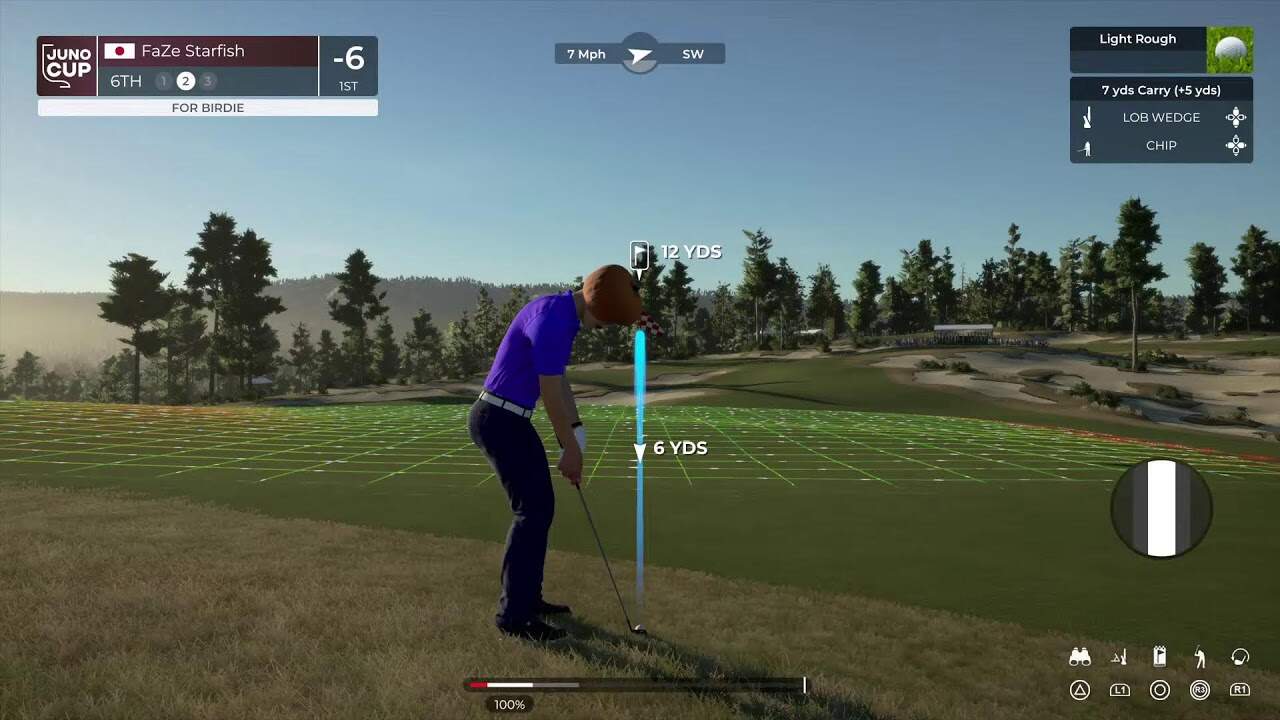Select the practice swing golfer icon
Viewport: 1280px width, 720px height.
[x=1200, y=657]
